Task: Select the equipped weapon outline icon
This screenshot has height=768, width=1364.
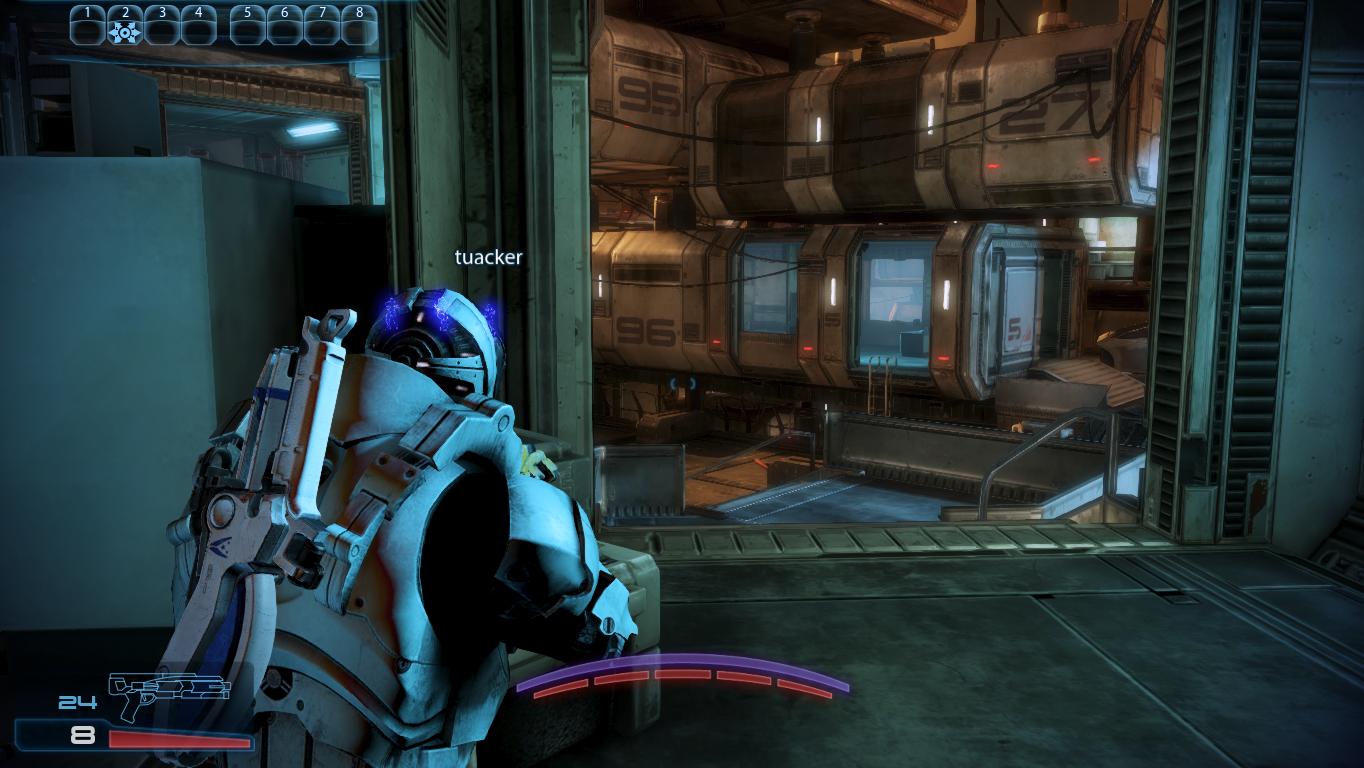Action: [168, 694]
